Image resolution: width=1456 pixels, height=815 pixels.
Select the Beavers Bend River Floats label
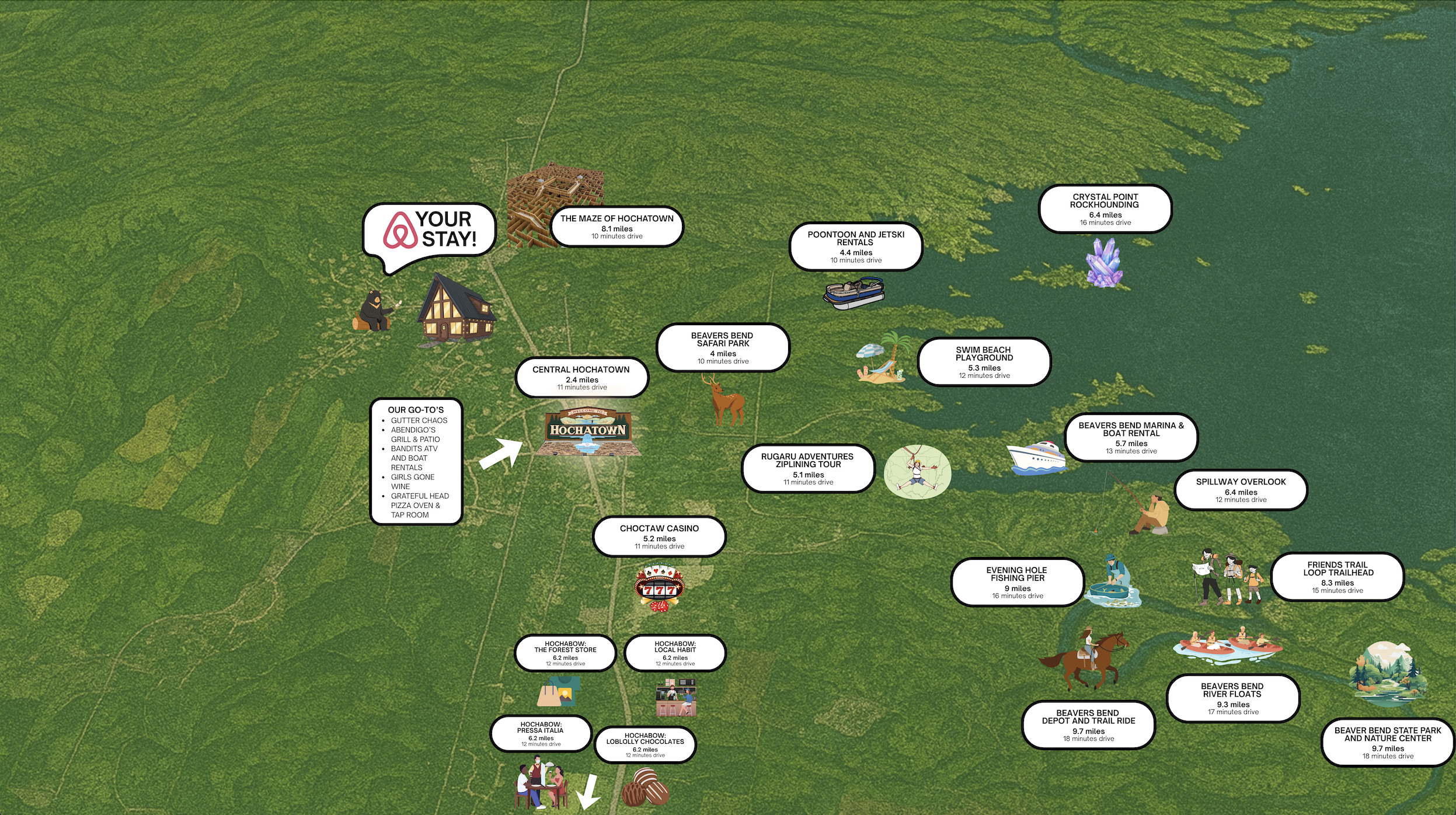(1232, 698)
